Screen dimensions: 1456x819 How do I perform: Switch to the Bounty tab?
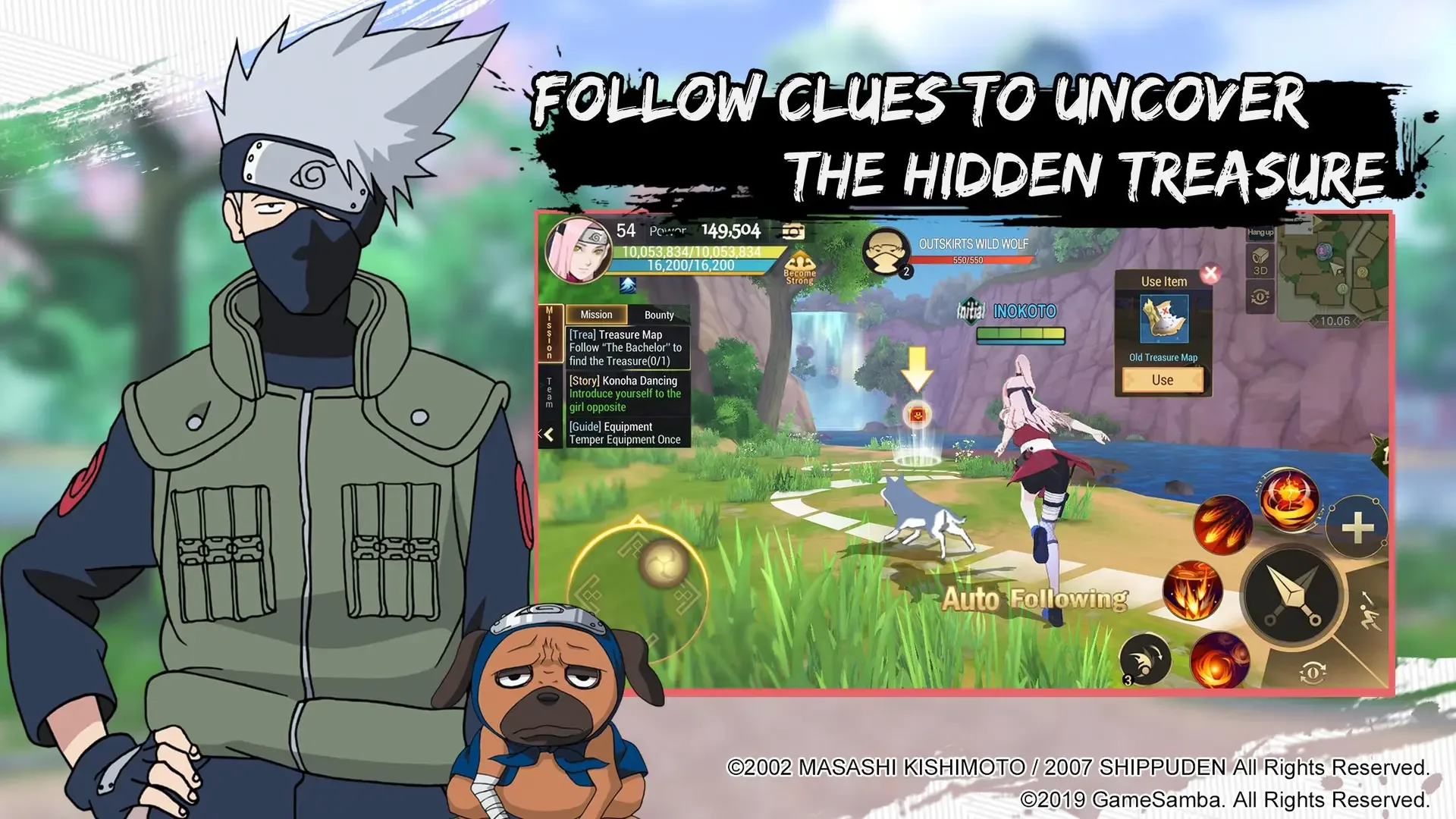pos(659,315)
